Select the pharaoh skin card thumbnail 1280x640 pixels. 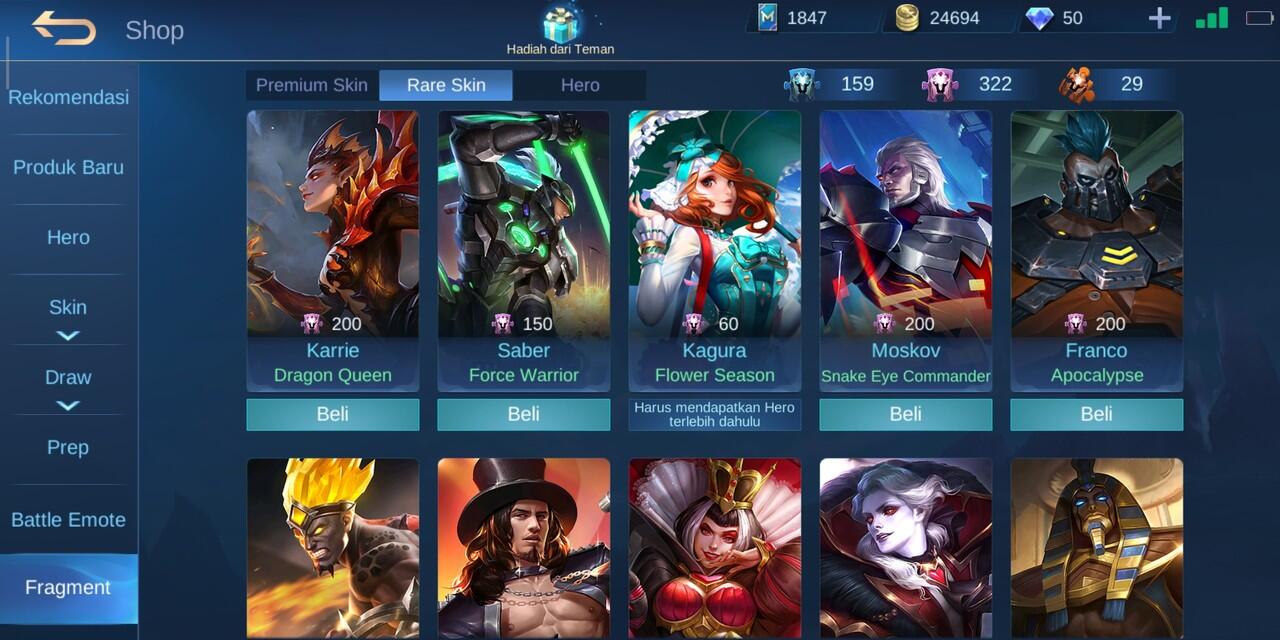1097,548
